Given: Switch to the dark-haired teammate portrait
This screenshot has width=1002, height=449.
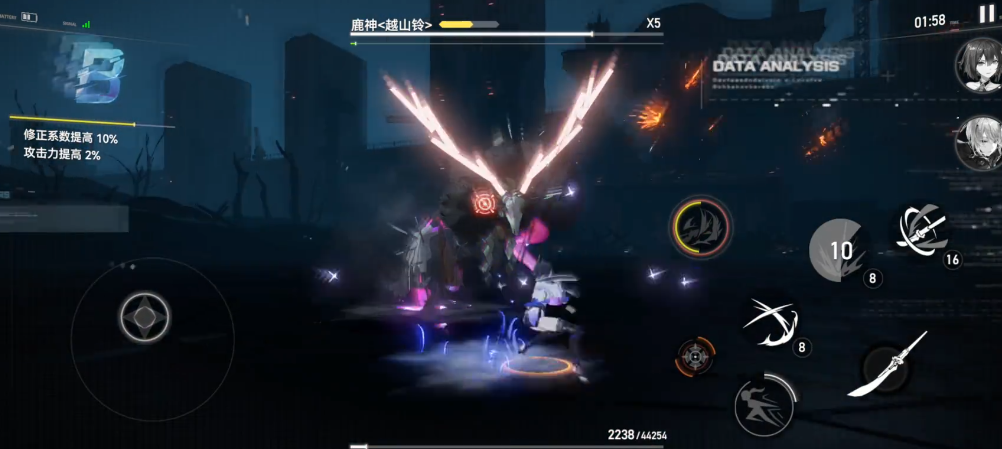Looking at the screenshot, I should pyautogui.click(x=978, y=66).
